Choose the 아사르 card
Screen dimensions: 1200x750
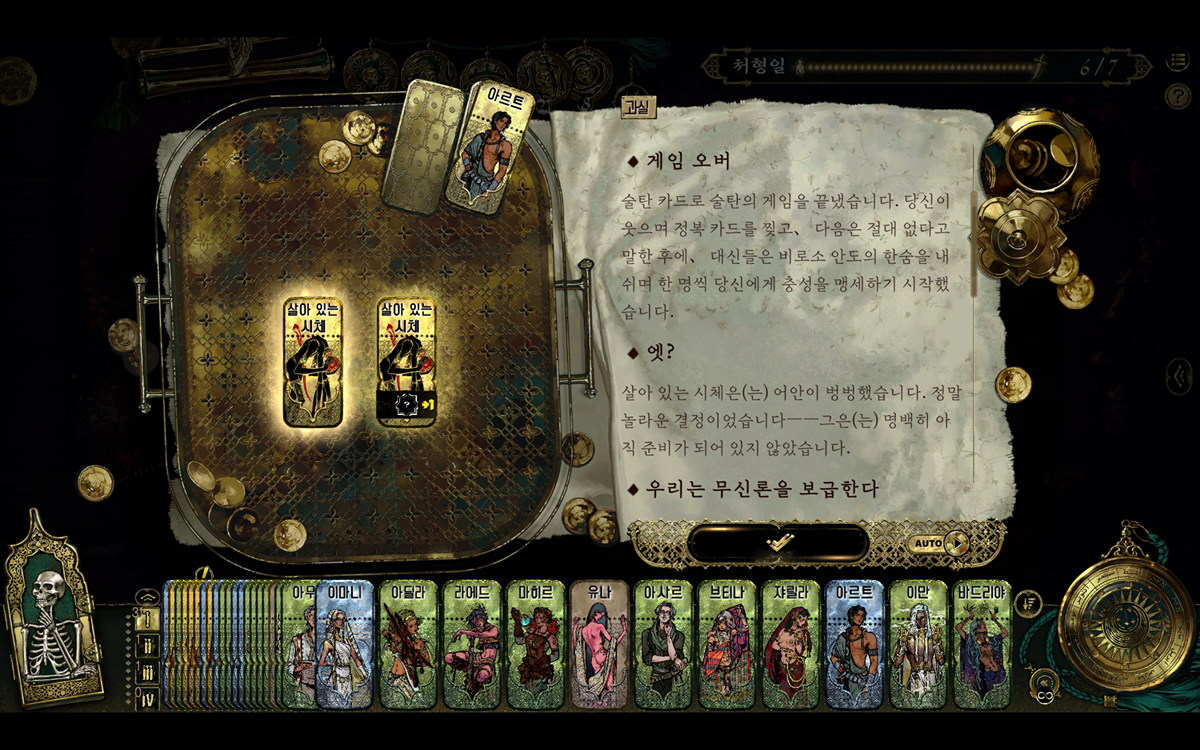click(664, 645)
